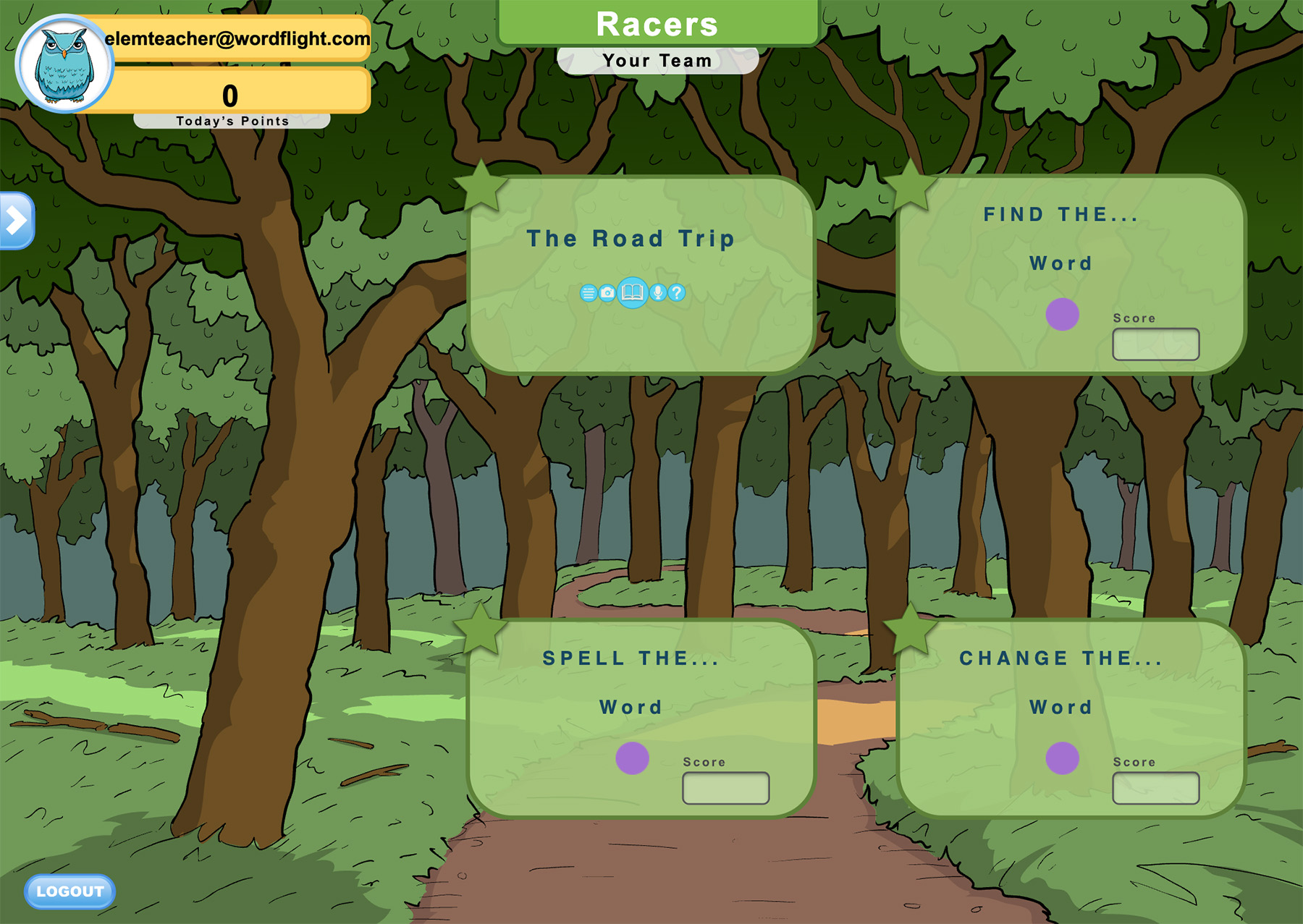The image size is (1303, 924).
Task: Choose the text lines icon
Action: tap(588, 293)
